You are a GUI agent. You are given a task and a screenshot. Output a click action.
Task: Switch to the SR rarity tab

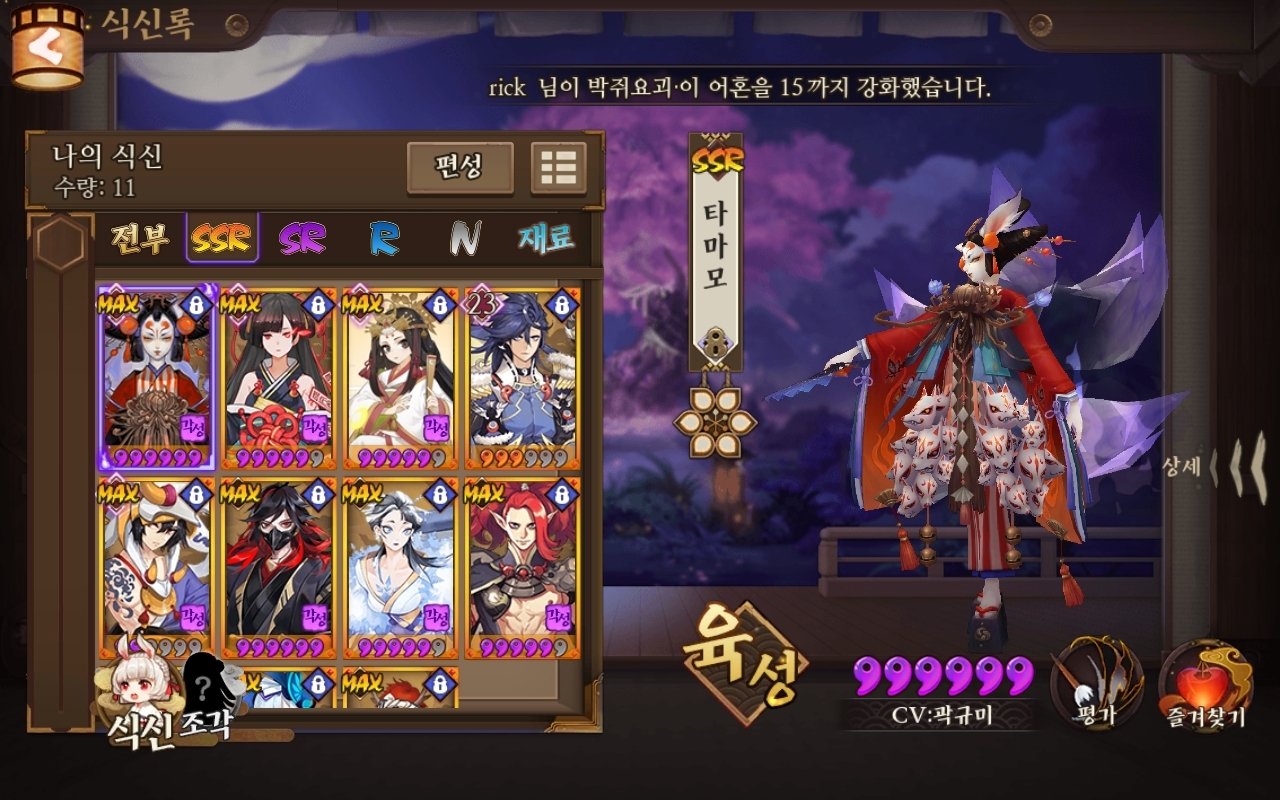coord(303,239)
